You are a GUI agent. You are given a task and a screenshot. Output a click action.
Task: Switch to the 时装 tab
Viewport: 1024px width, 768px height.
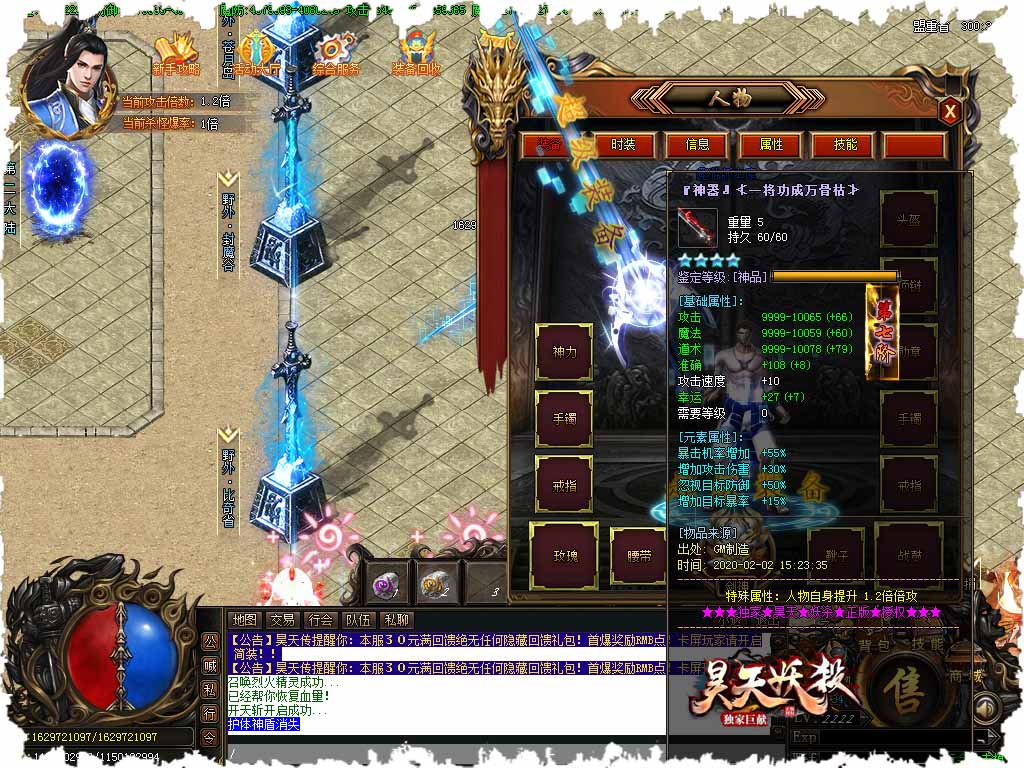point(623,145)
